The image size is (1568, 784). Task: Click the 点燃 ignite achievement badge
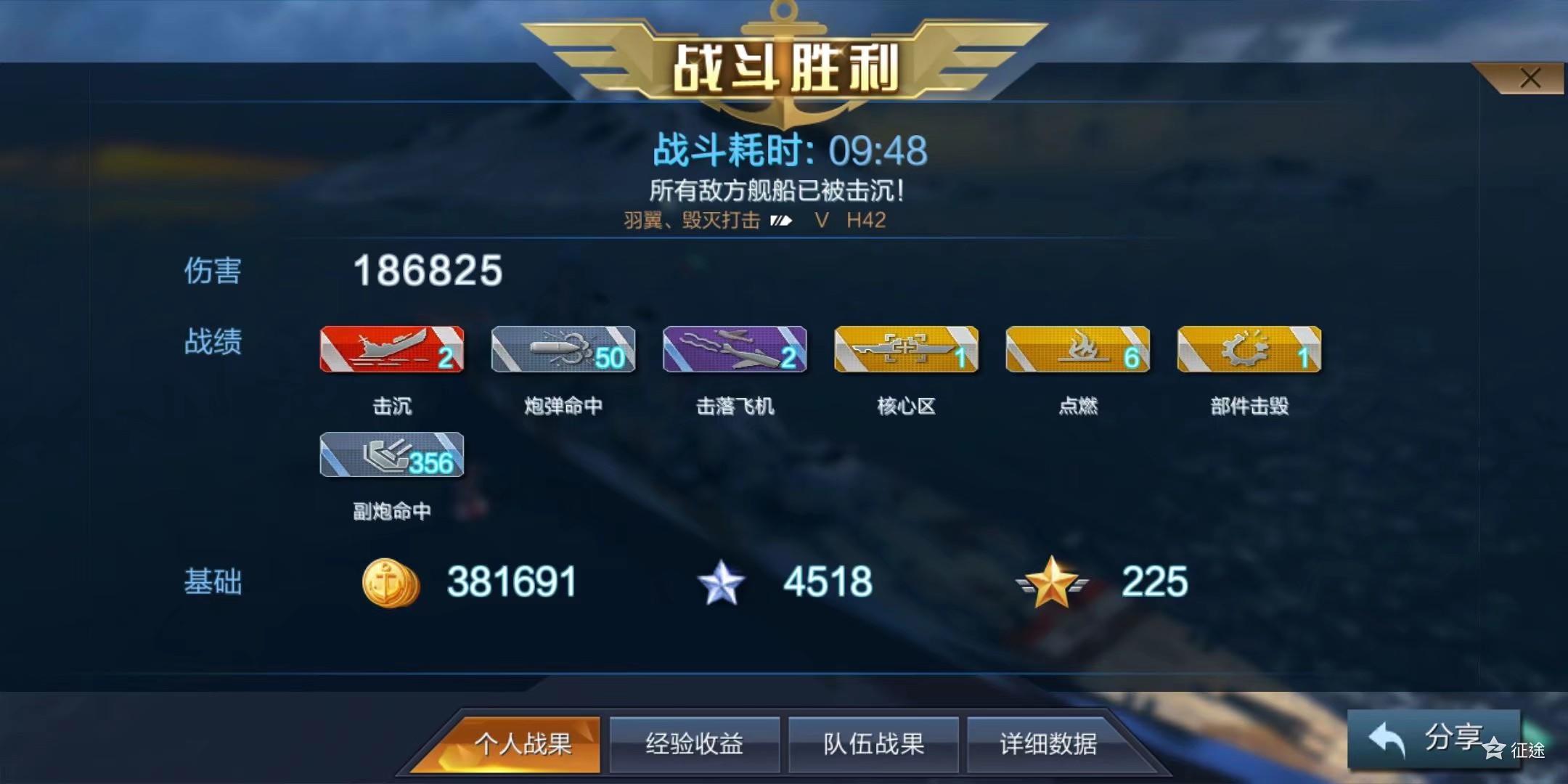pyautogui.click(x=1077, y=349)
